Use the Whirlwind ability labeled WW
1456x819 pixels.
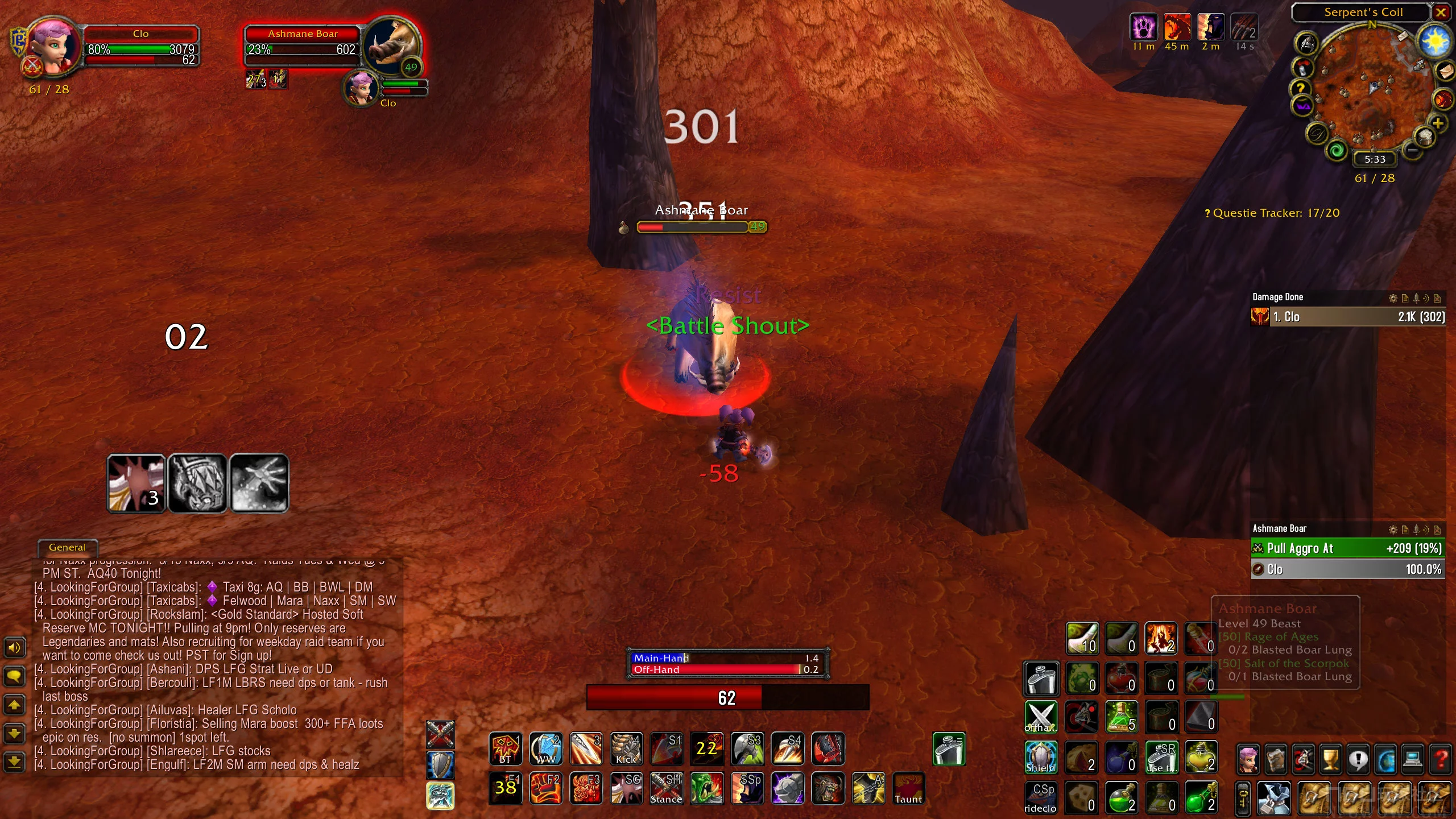pyautogui.click(x=545, y=748)
